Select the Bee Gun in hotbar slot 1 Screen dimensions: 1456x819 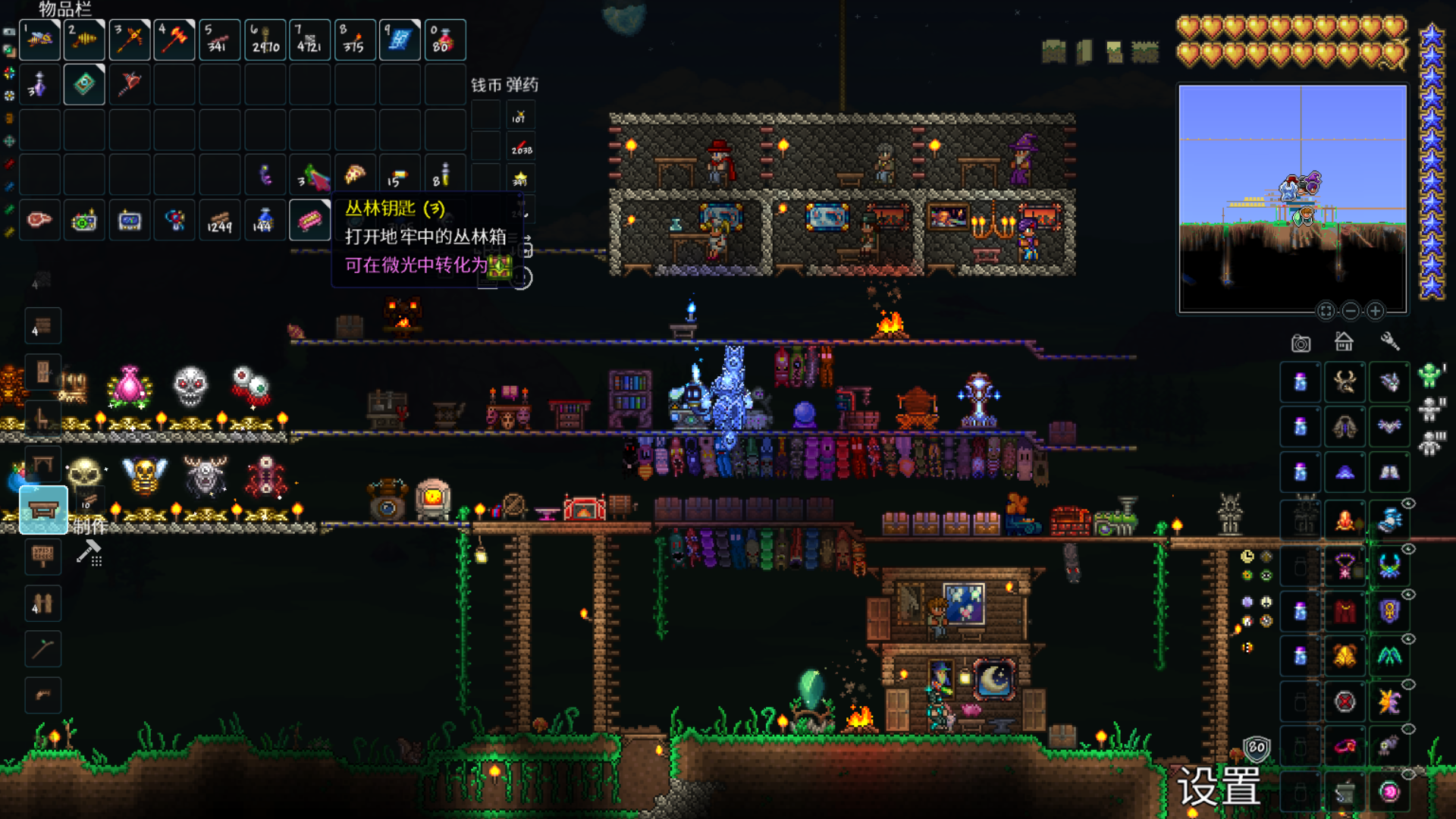[39, 39]
